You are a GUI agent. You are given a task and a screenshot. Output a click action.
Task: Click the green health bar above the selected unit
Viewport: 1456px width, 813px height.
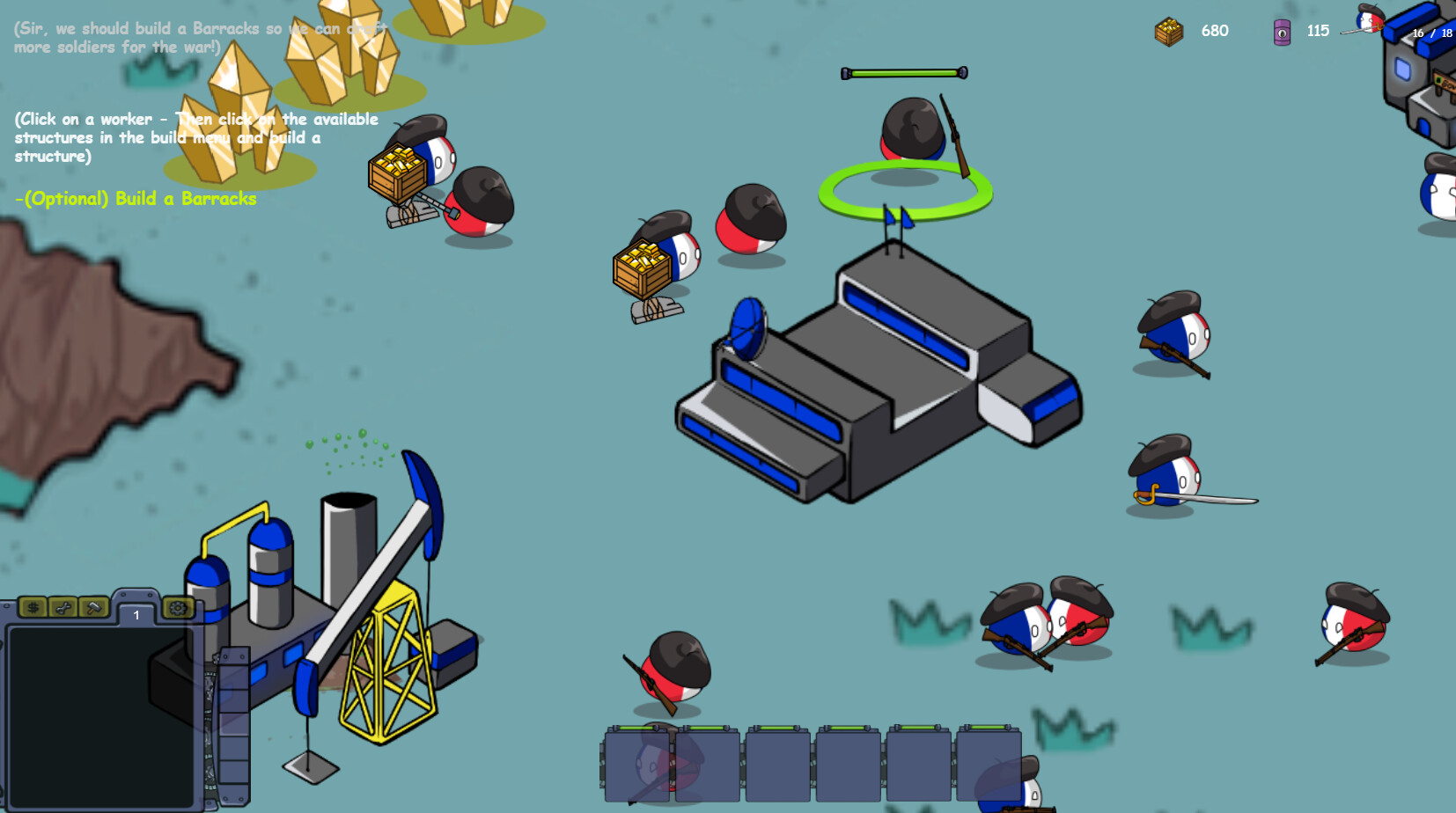(904, 71)
